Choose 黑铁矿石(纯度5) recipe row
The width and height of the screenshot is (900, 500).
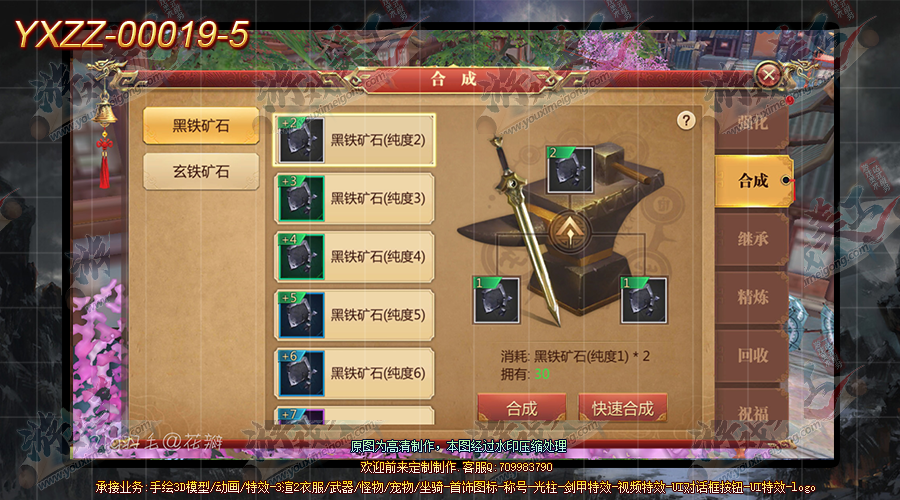[x=354, y=314]
